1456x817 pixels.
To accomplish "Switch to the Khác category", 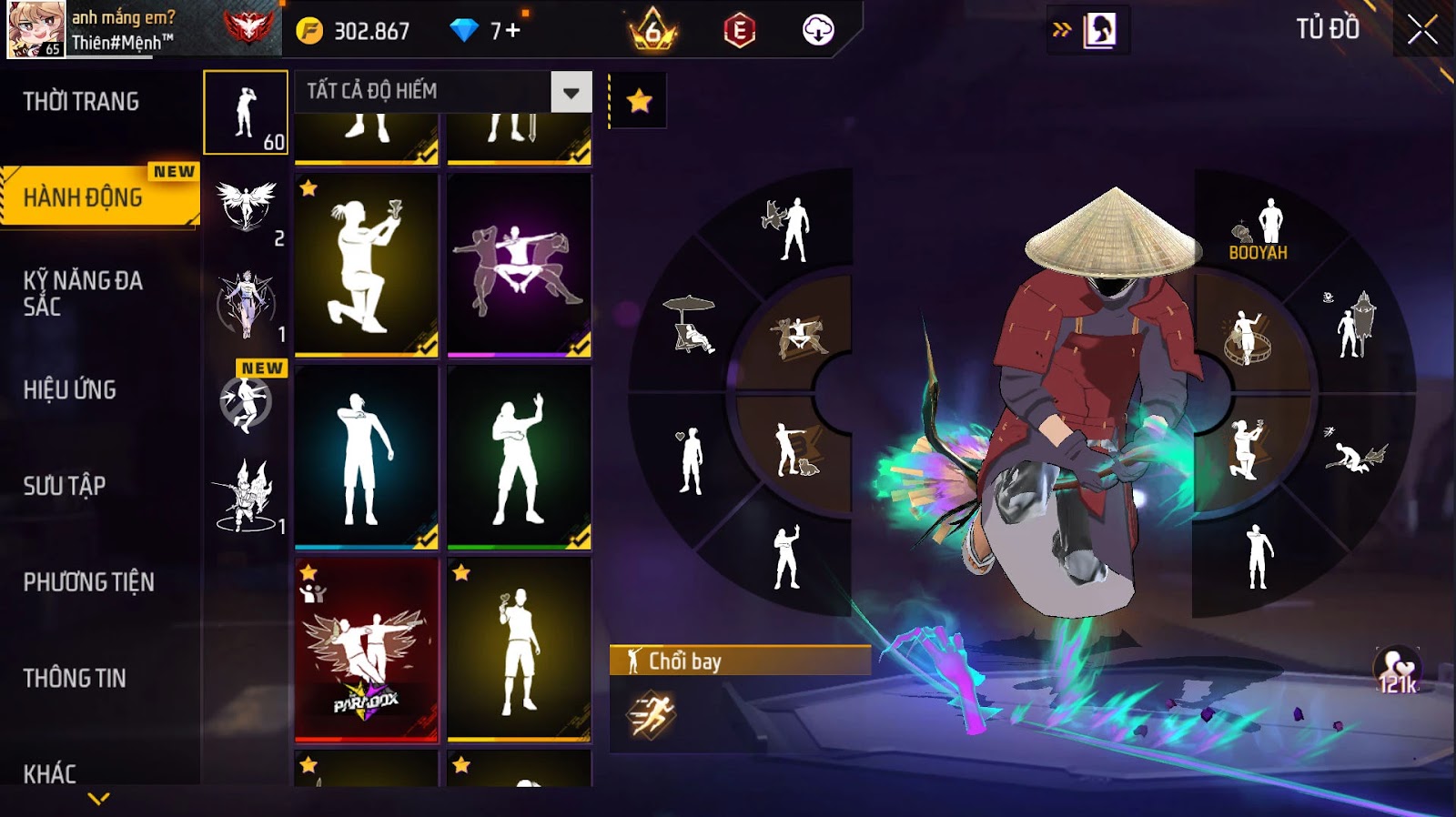I will (x=50, y=773).
